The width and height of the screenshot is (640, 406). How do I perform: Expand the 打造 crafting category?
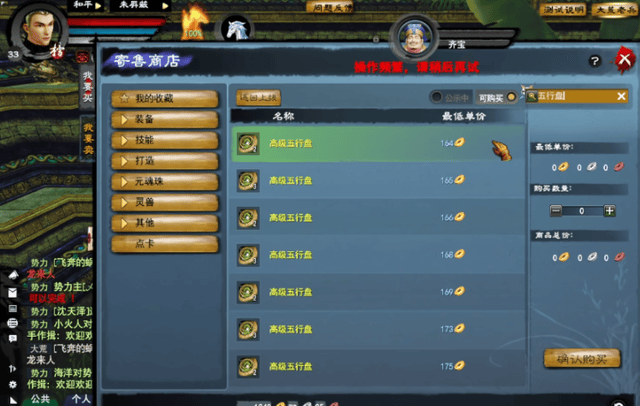point(164,161)
